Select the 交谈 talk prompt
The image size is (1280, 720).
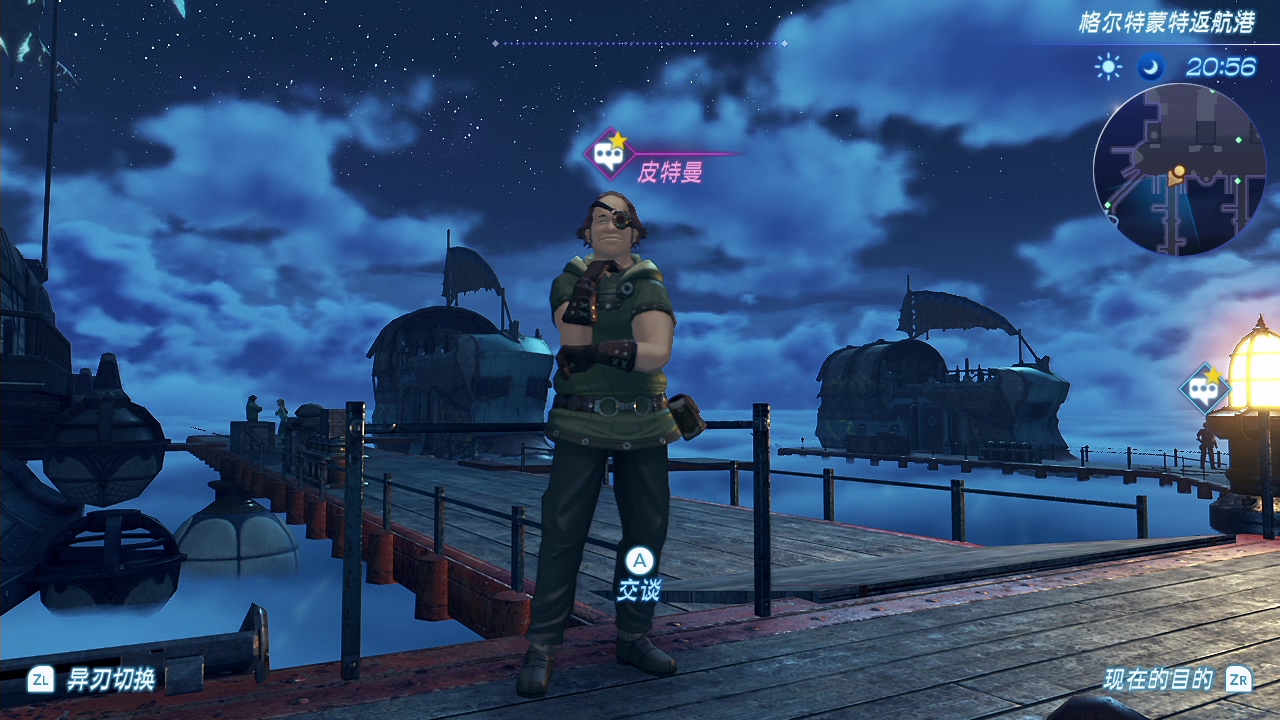click(638, 577)
